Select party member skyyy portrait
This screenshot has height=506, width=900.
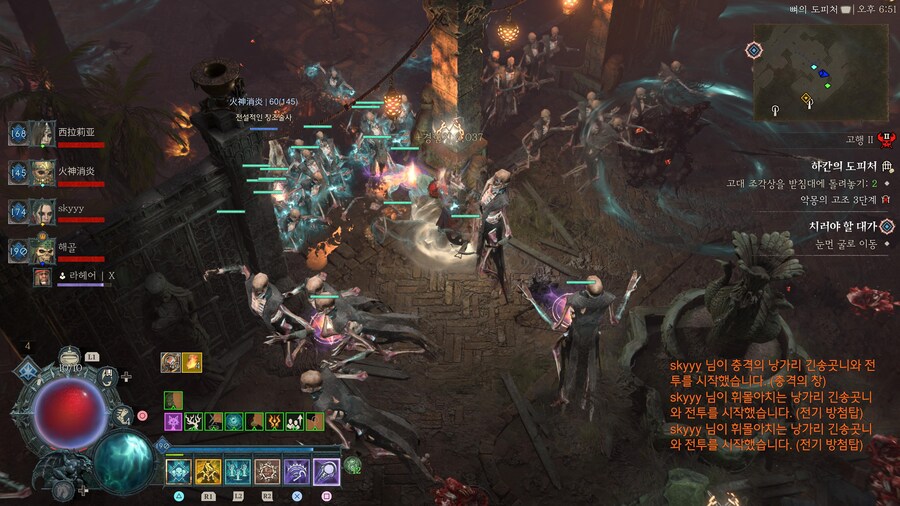[x=43, y=211]
